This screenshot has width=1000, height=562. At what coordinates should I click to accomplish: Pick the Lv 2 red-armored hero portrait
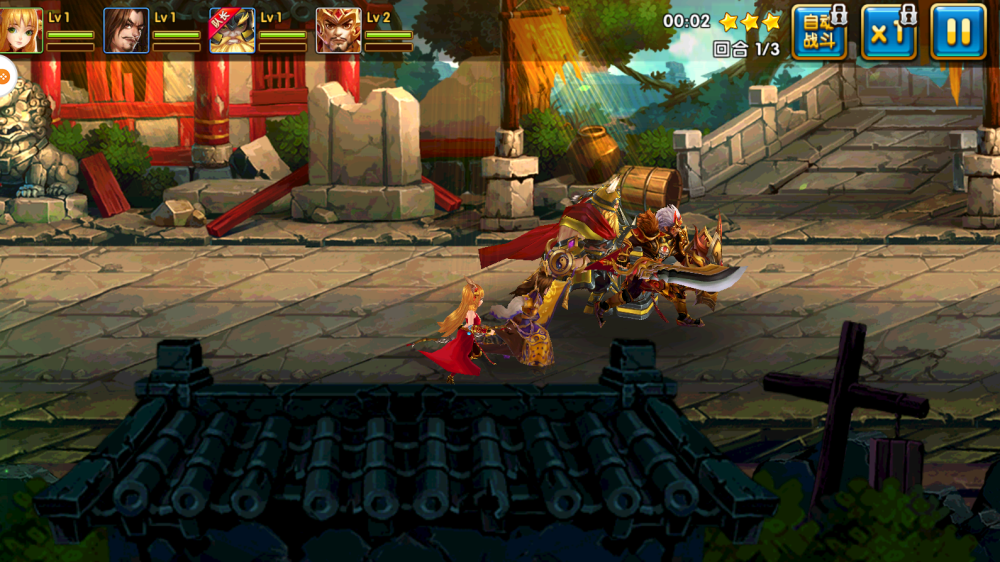[338, 31]
